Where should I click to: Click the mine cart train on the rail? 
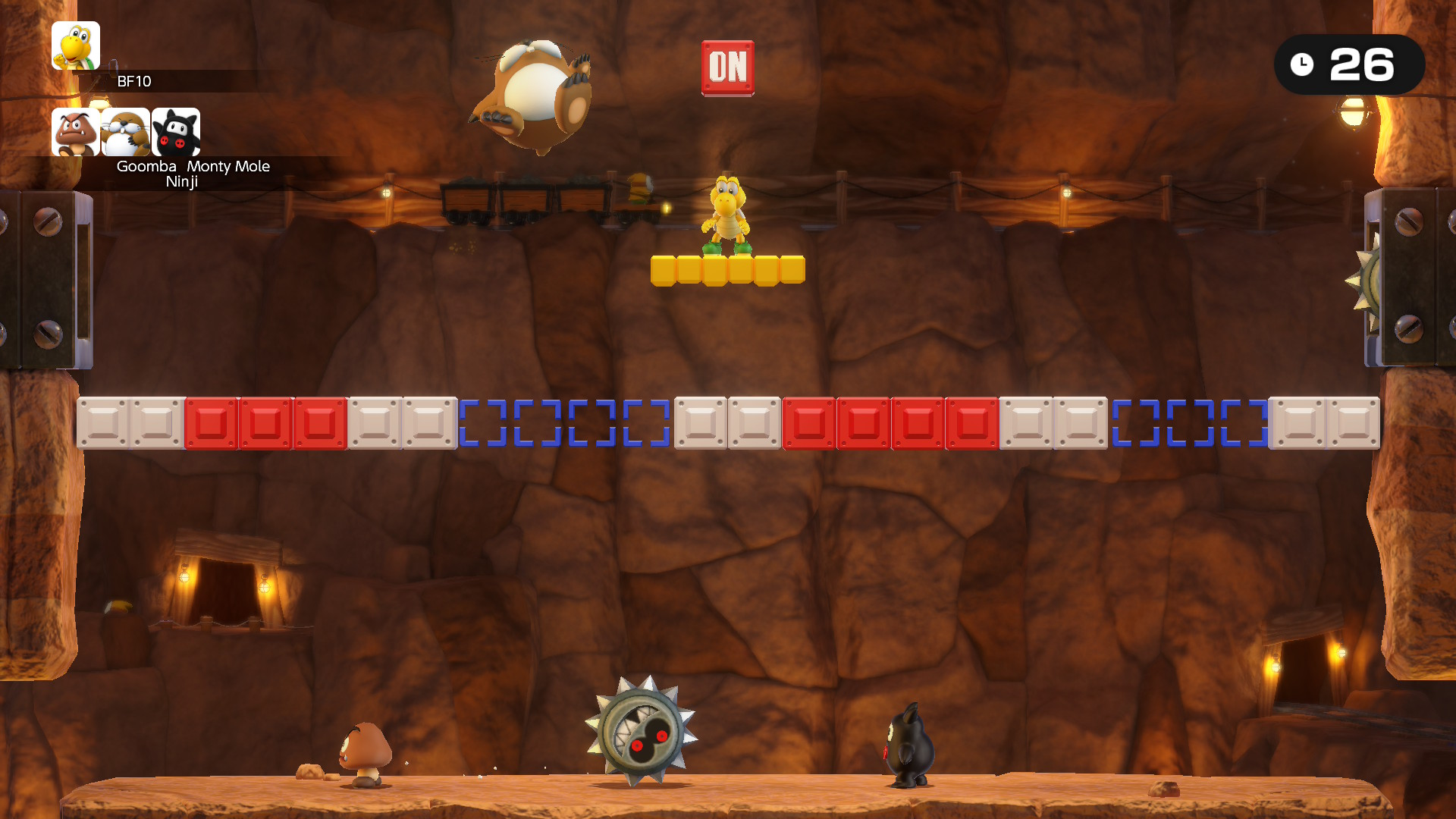tap(523, 201)
